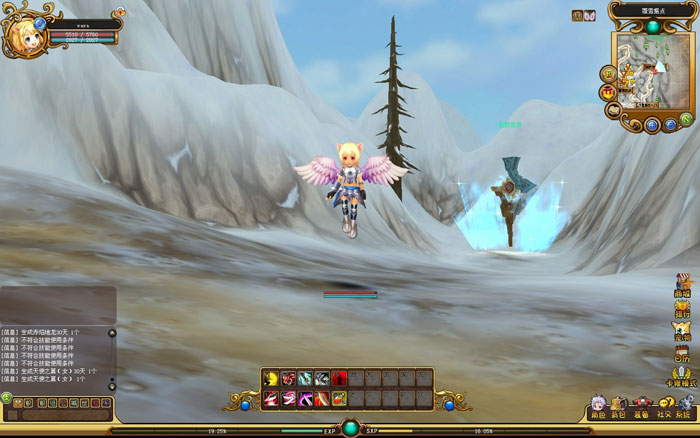Open the 装备 equipment menu
The image size is (700, 438).
(640, 405)
